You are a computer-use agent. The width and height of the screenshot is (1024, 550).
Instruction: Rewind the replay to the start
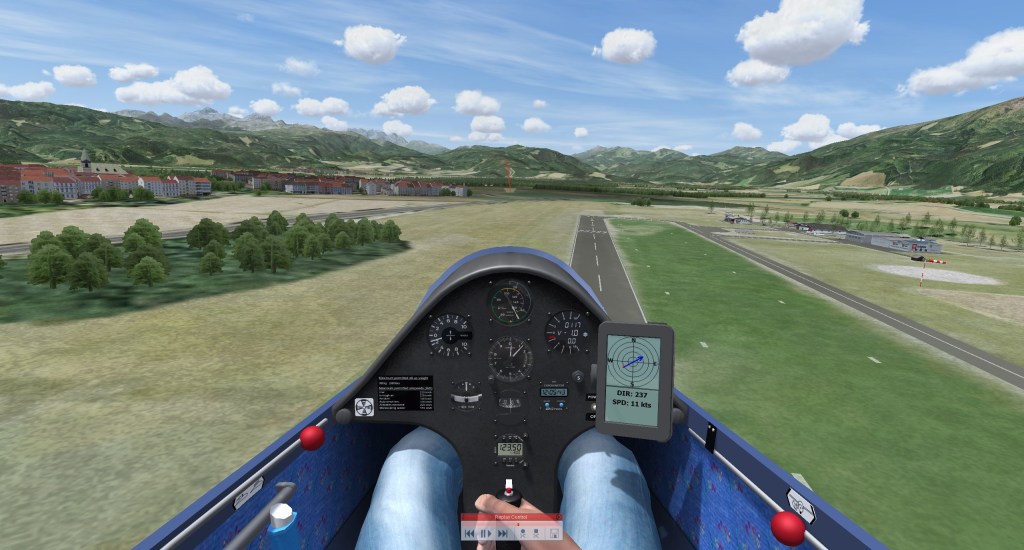[469, 534]
